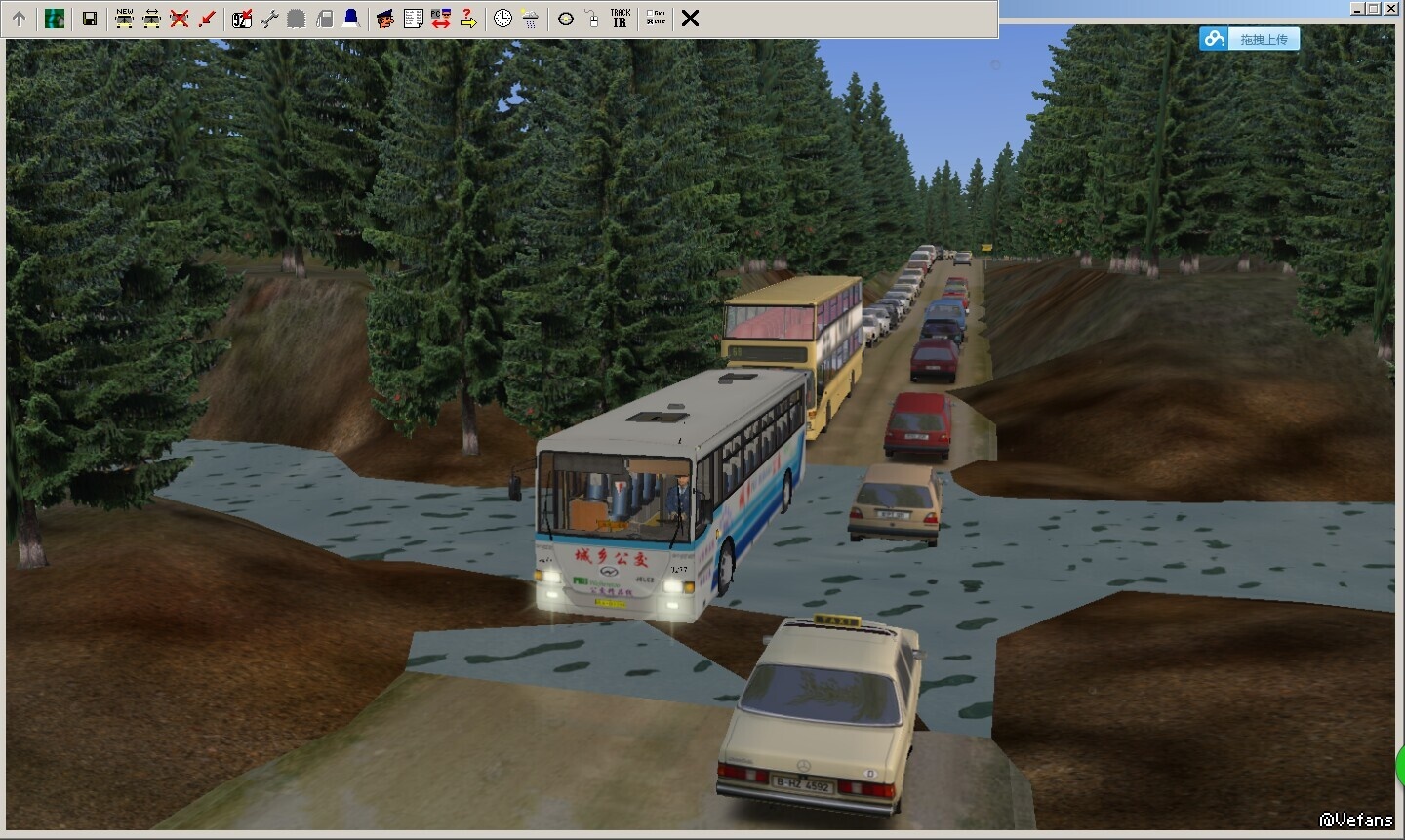Set time with the clock icon
This screenshot has width=1405, height=840.
(x=502, y=19)
